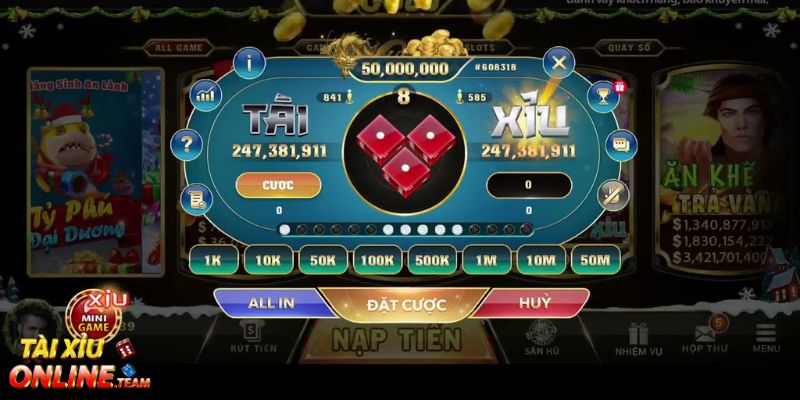Screen dimensions: 800x400
Task: Open the history scroll icon
Action: coord(194,198)
